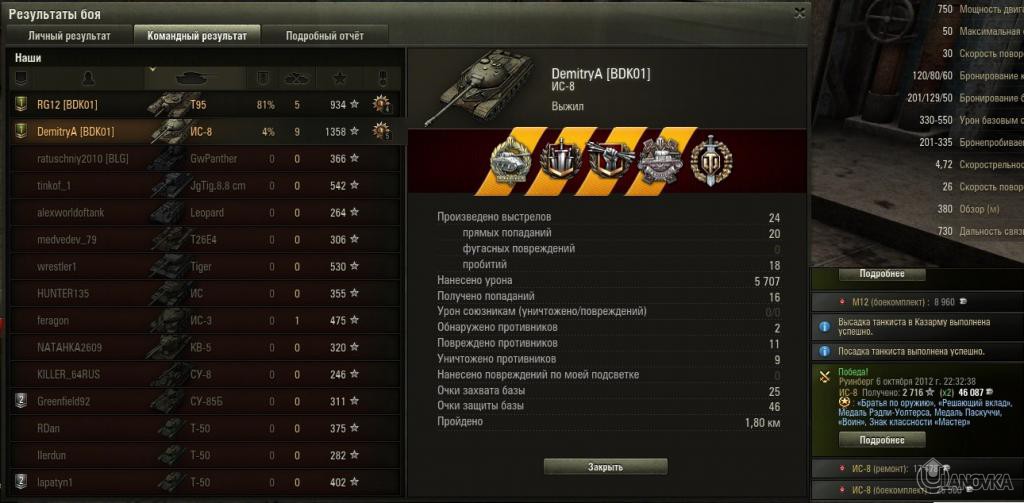Viewport: 1024px width, 503px height.
Task: Close the battle results window with X
Action: [x=799, y=13]
